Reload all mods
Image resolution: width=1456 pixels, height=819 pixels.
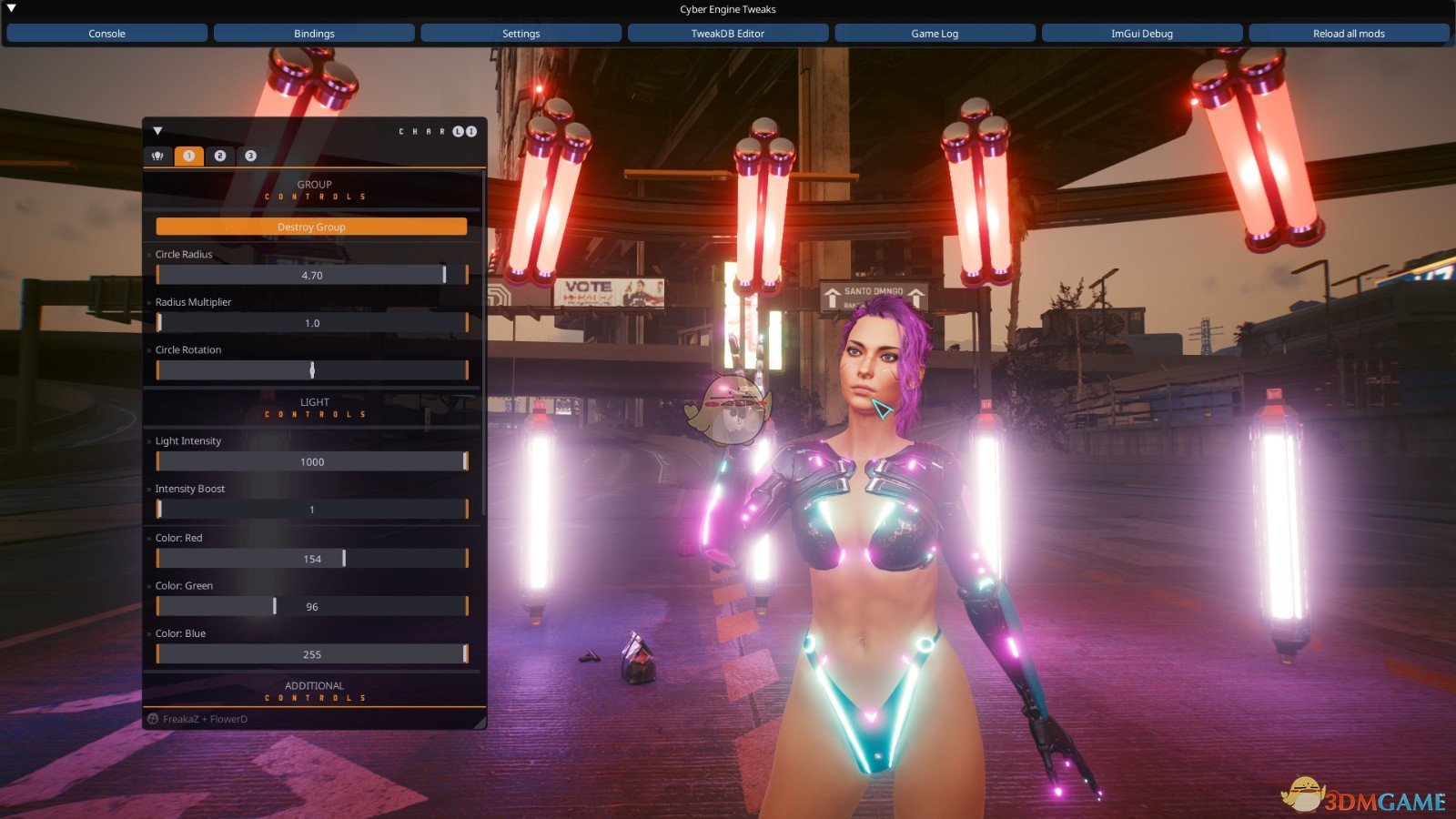(1348, 34)
